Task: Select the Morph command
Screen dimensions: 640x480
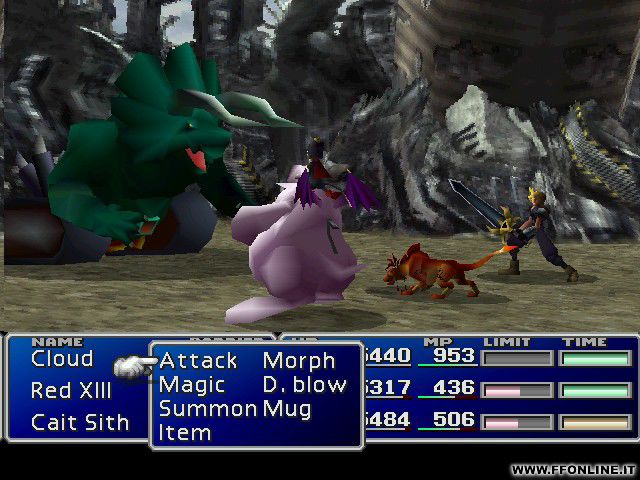Action: tap(298, 360)
